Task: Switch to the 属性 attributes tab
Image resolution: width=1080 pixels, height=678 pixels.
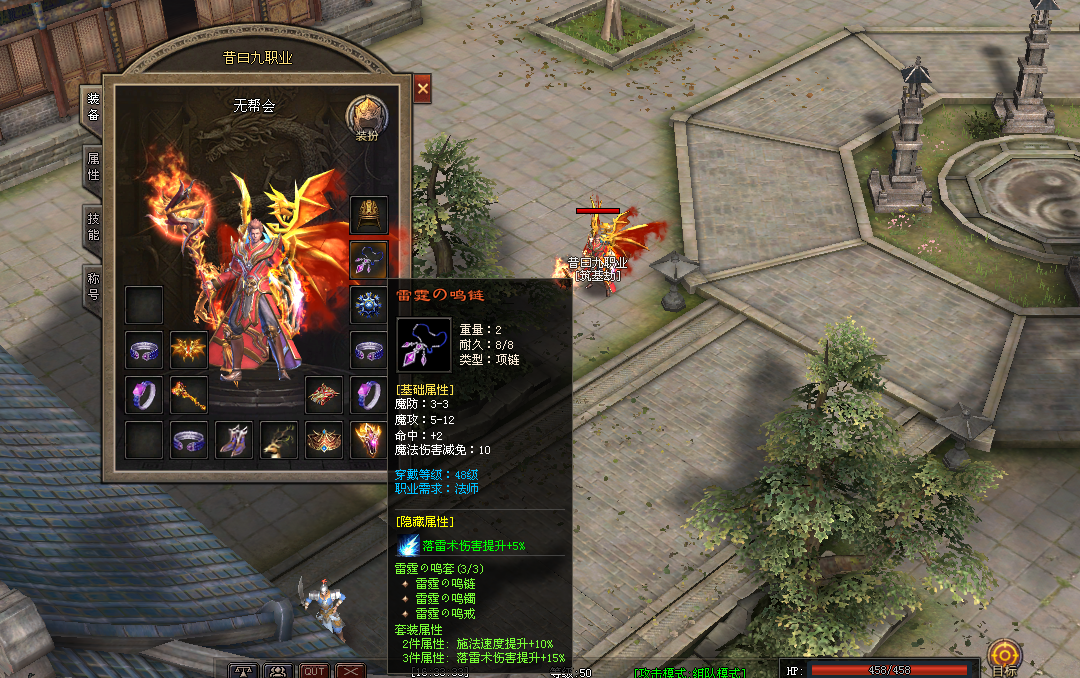Action: click(x=93, y=167)
